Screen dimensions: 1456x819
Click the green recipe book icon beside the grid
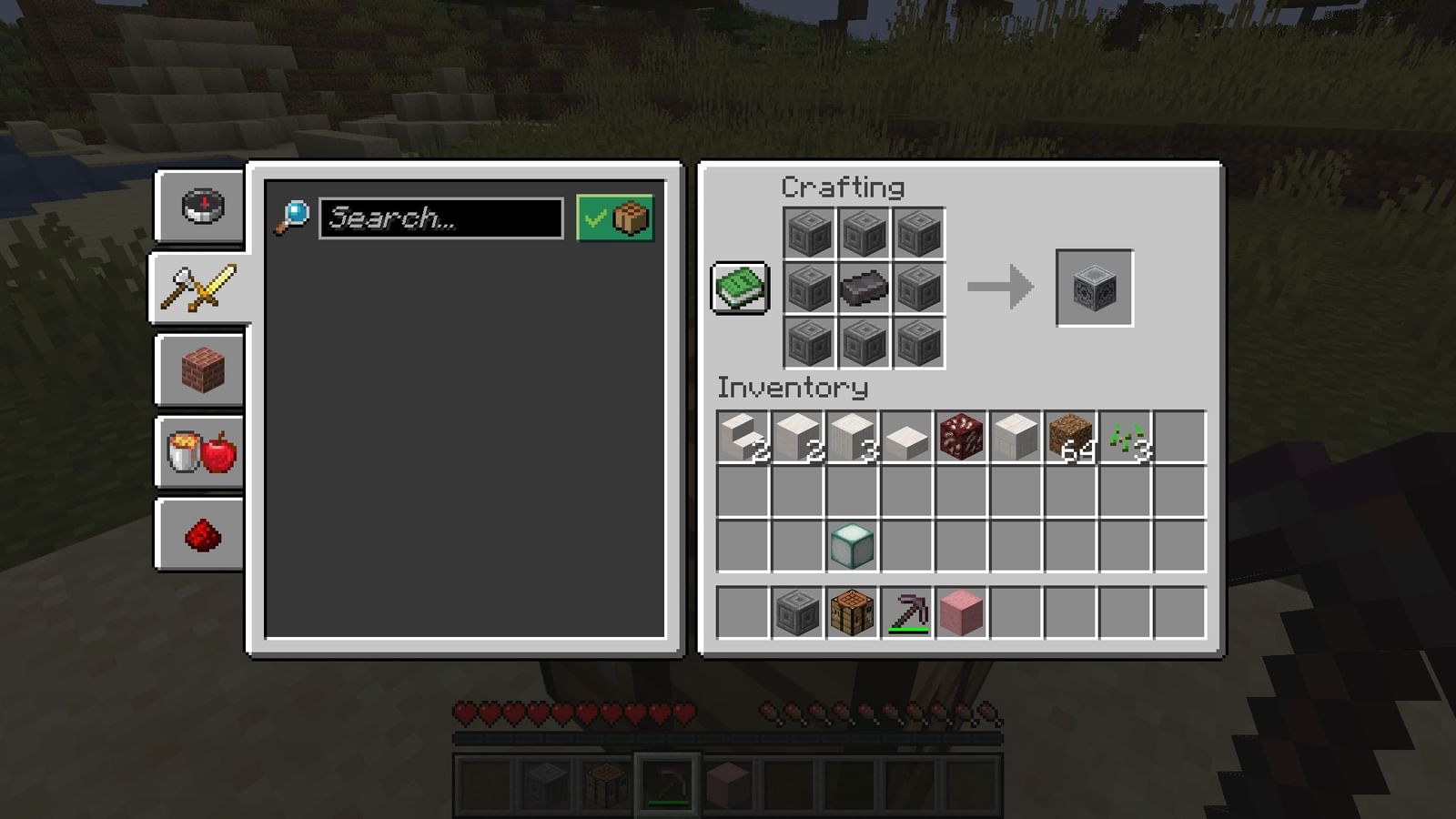pyautogui.click(x=739, y=283)
